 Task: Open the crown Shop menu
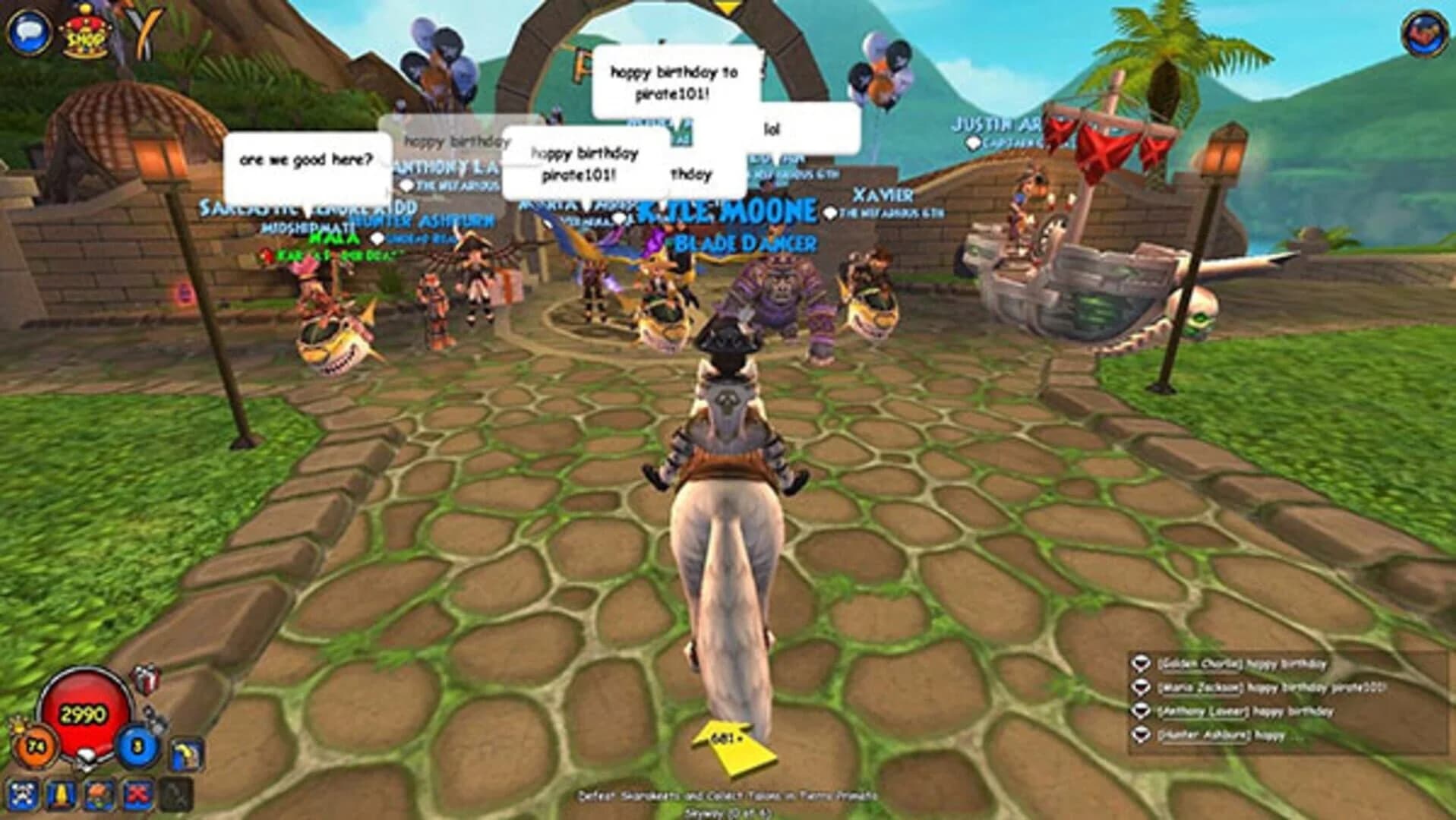click(x=86, y=34)
